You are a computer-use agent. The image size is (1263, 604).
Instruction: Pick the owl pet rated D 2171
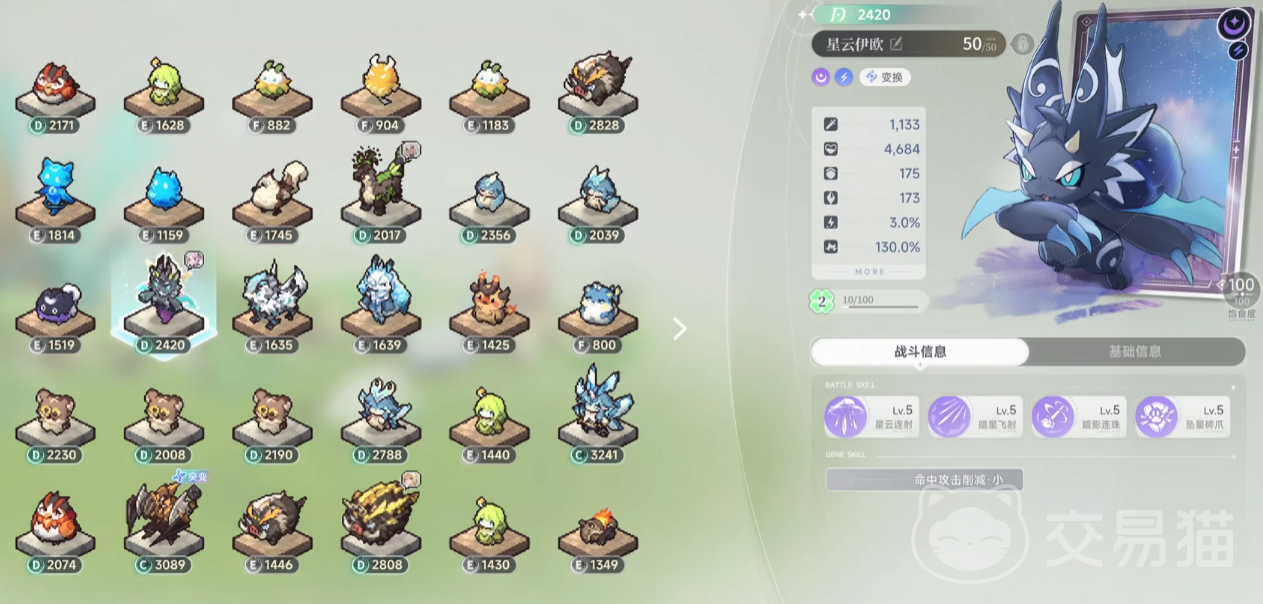[x=55, y=88]
